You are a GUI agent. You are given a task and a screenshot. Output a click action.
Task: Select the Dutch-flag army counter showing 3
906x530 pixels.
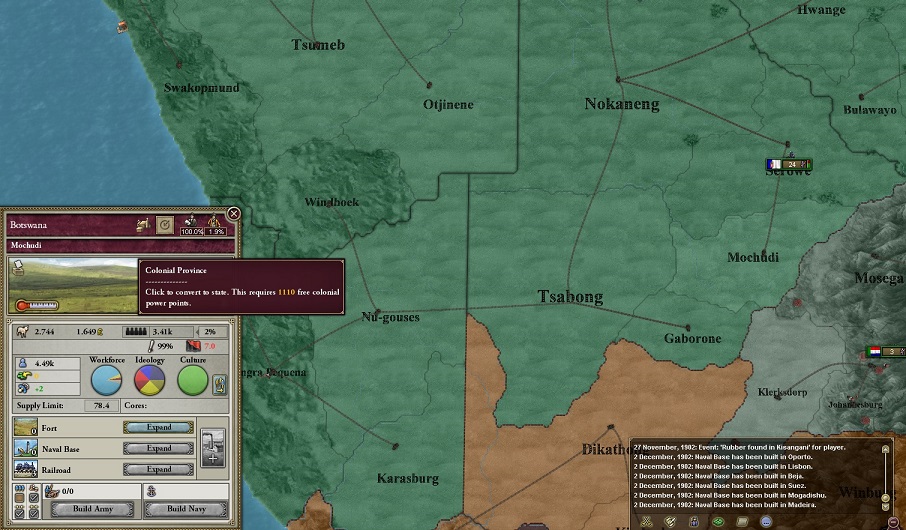[x=887, y=351]
